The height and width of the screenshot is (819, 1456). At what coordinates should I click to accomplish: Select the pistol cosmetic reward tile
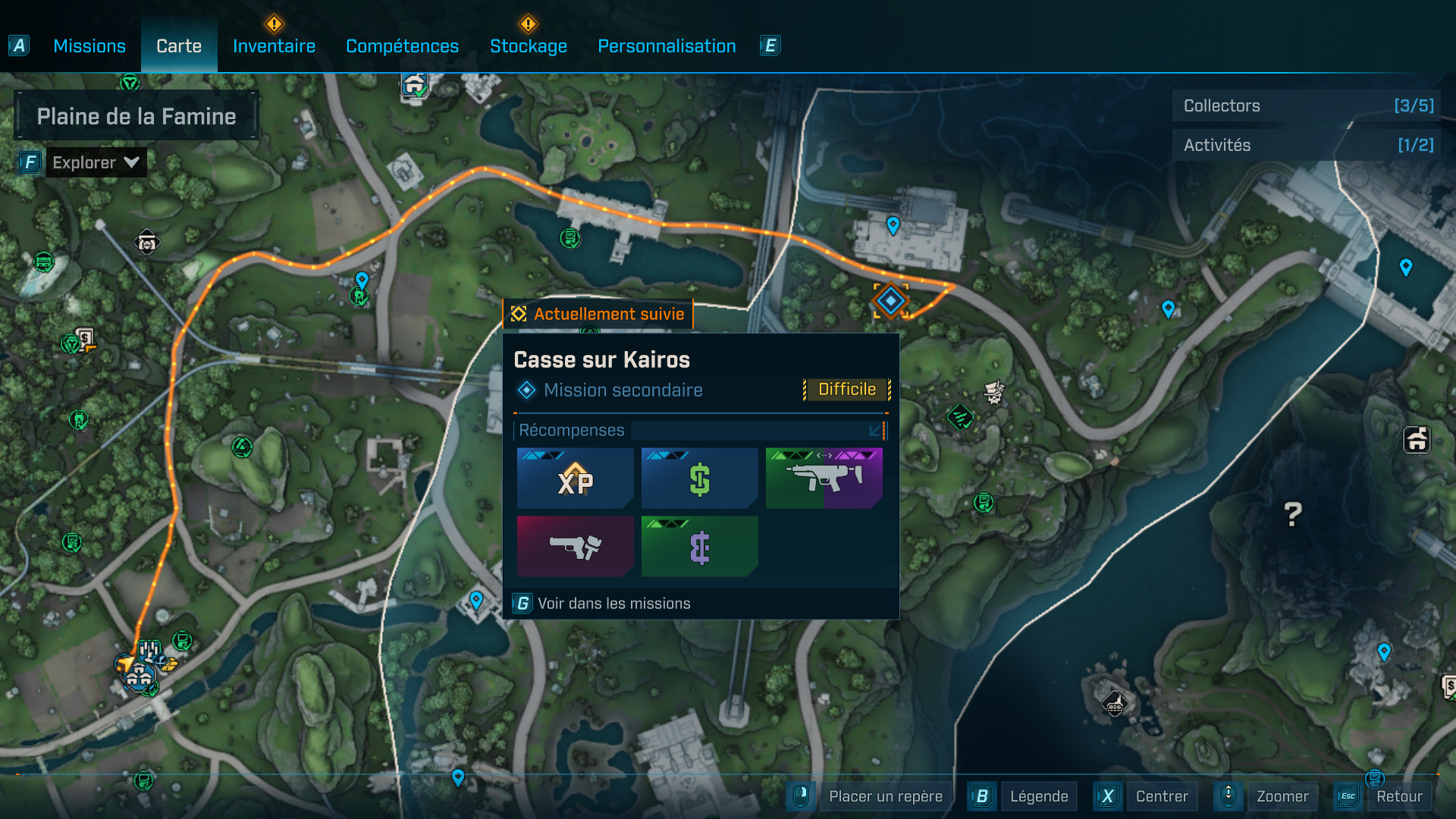(575, 546)
